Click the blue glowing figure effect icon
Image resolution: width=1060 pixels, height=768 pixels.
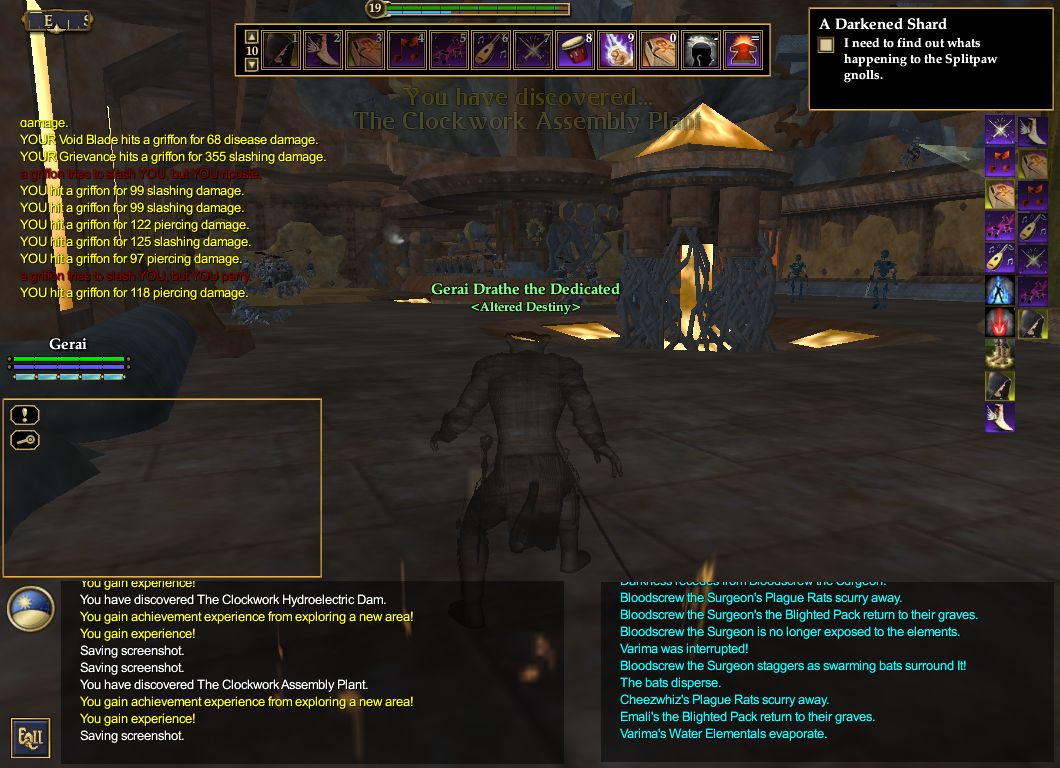(1000, 290)
